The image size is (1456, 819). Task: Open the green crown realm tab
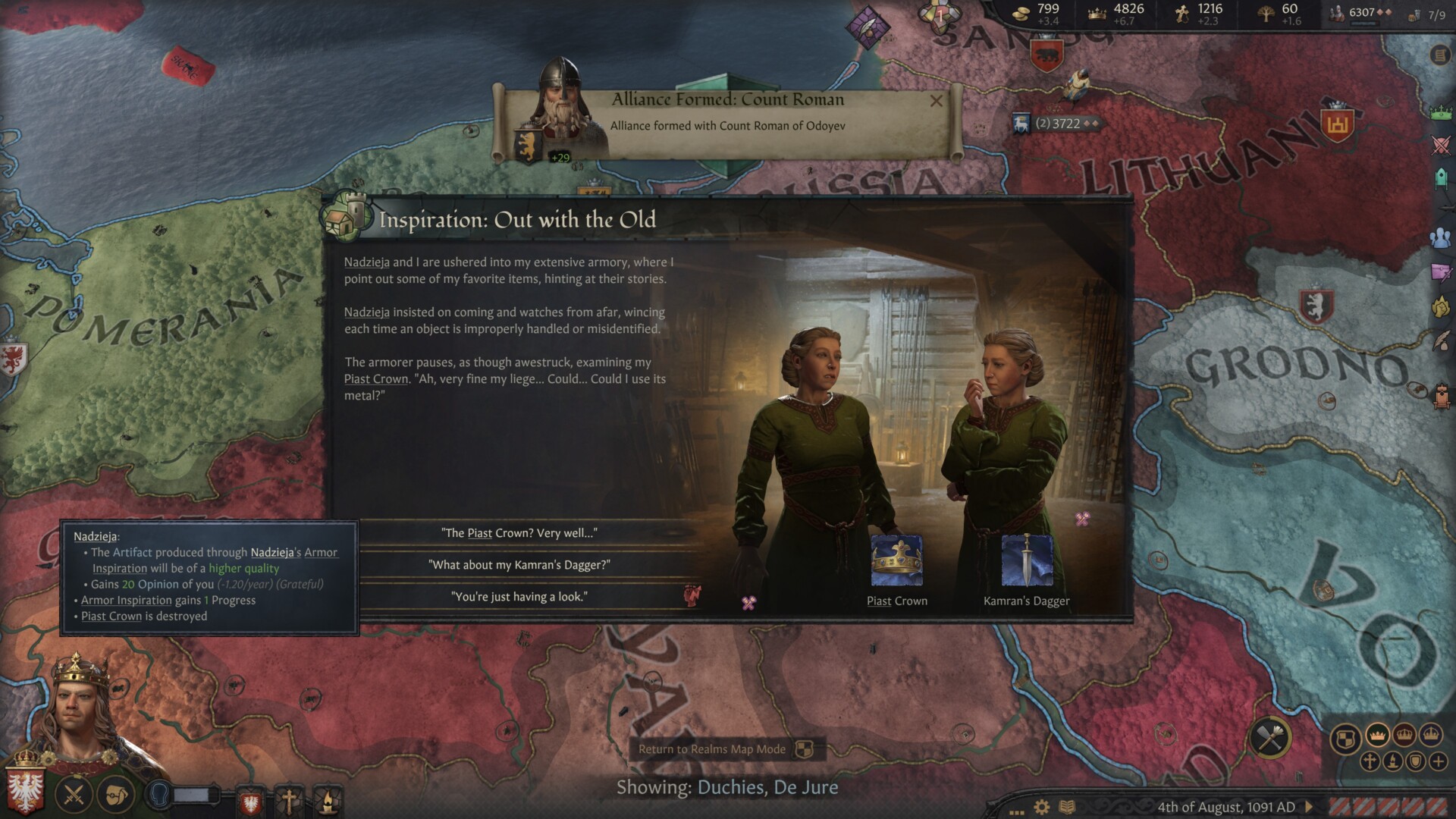(1441, 112)
